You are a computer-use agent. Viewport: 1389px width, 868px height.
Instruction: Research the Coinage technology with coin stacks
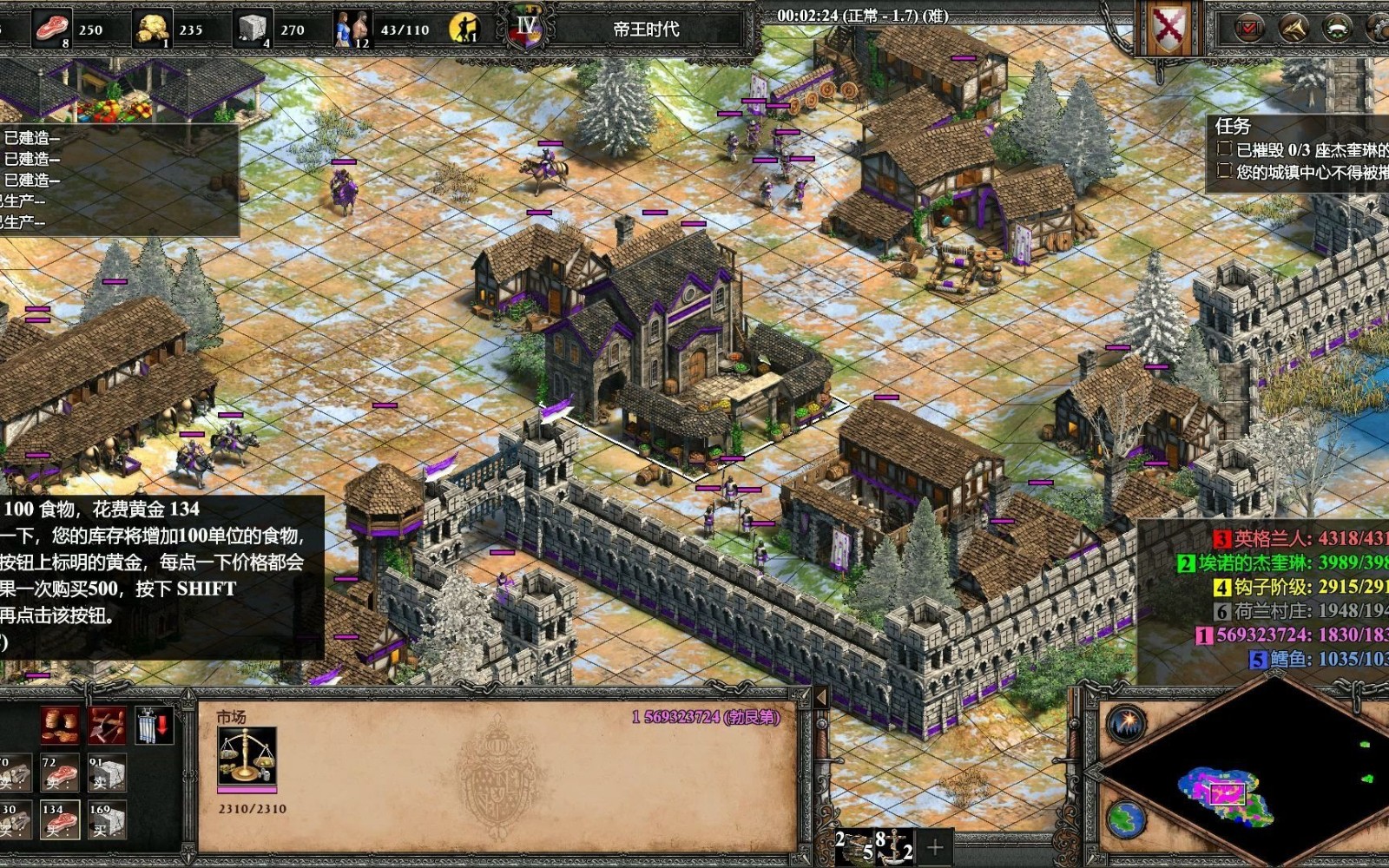[x=60, y=726]
